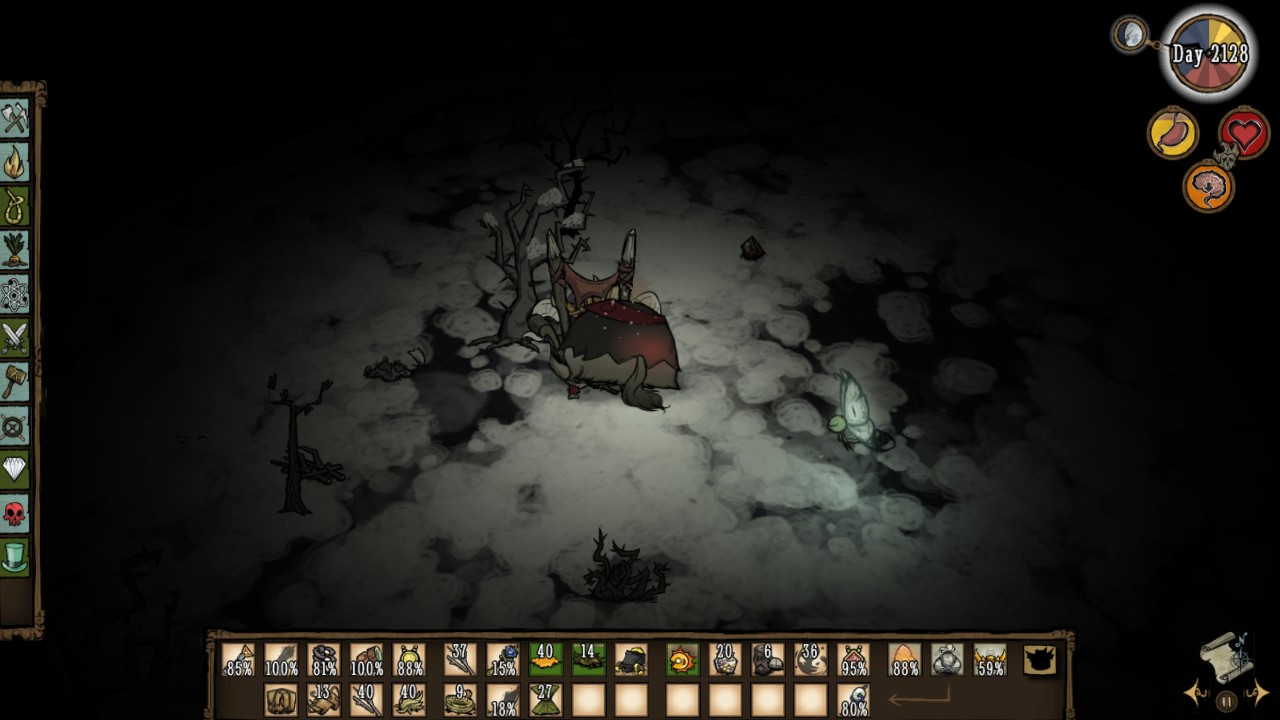
Task: Select the Science atom crafting tab
Action: (14, 294)
